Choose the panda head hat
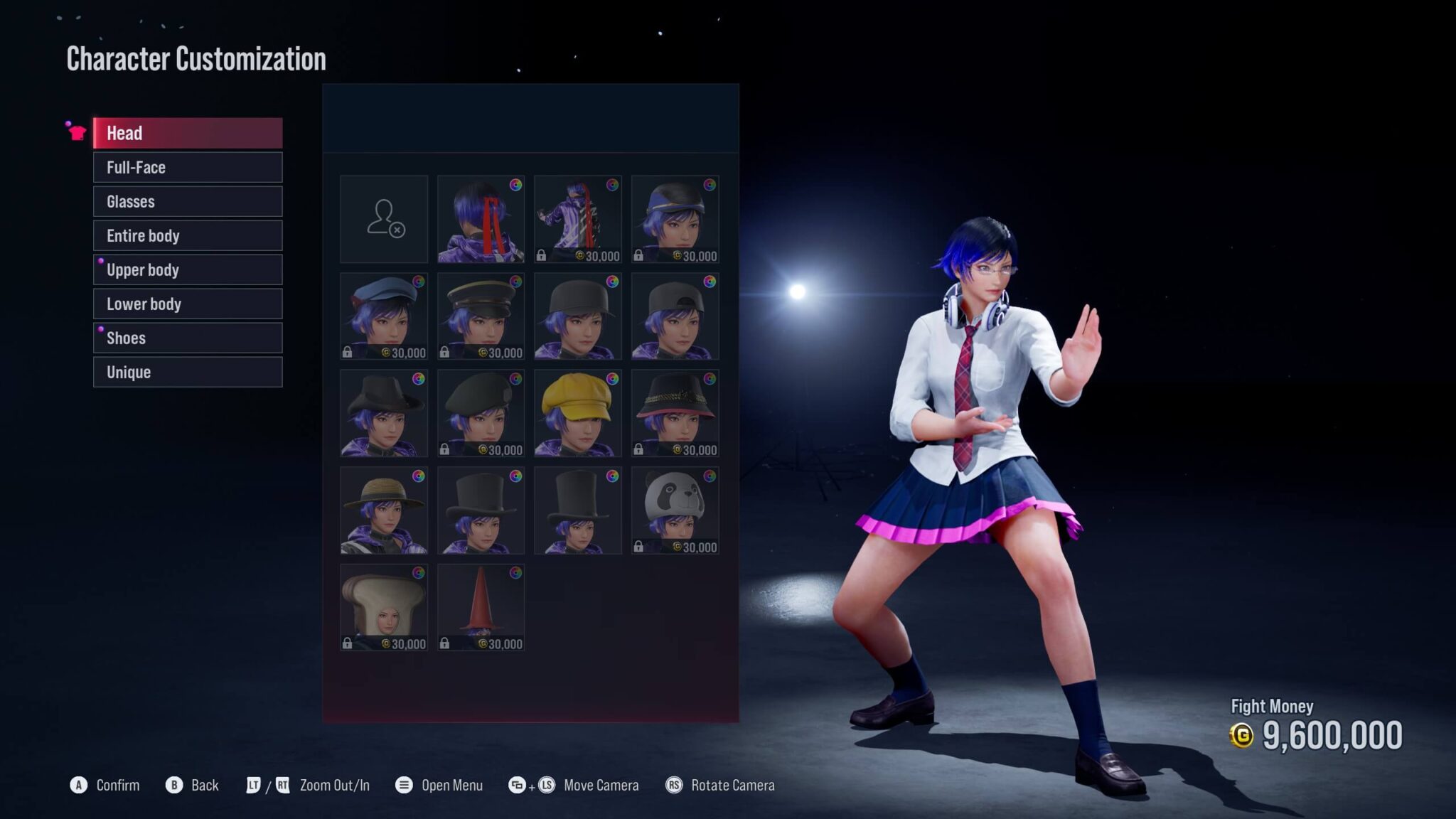Image resolution: width=1456 pixels, height=819 pixels. [675, 510]
